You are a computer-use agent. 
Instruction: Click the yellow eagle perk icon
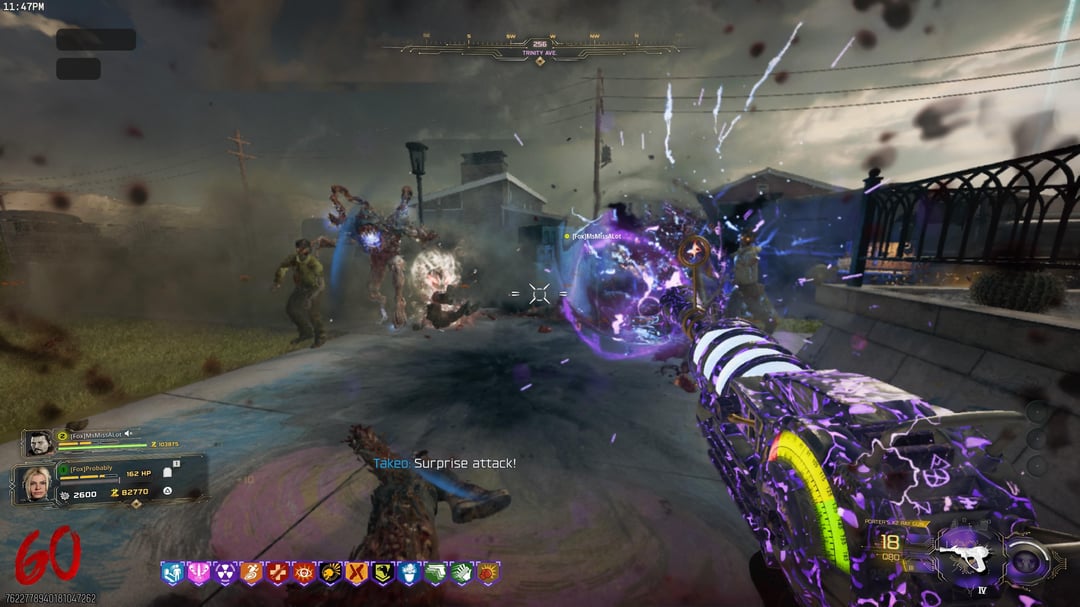(x=382, y=573)
